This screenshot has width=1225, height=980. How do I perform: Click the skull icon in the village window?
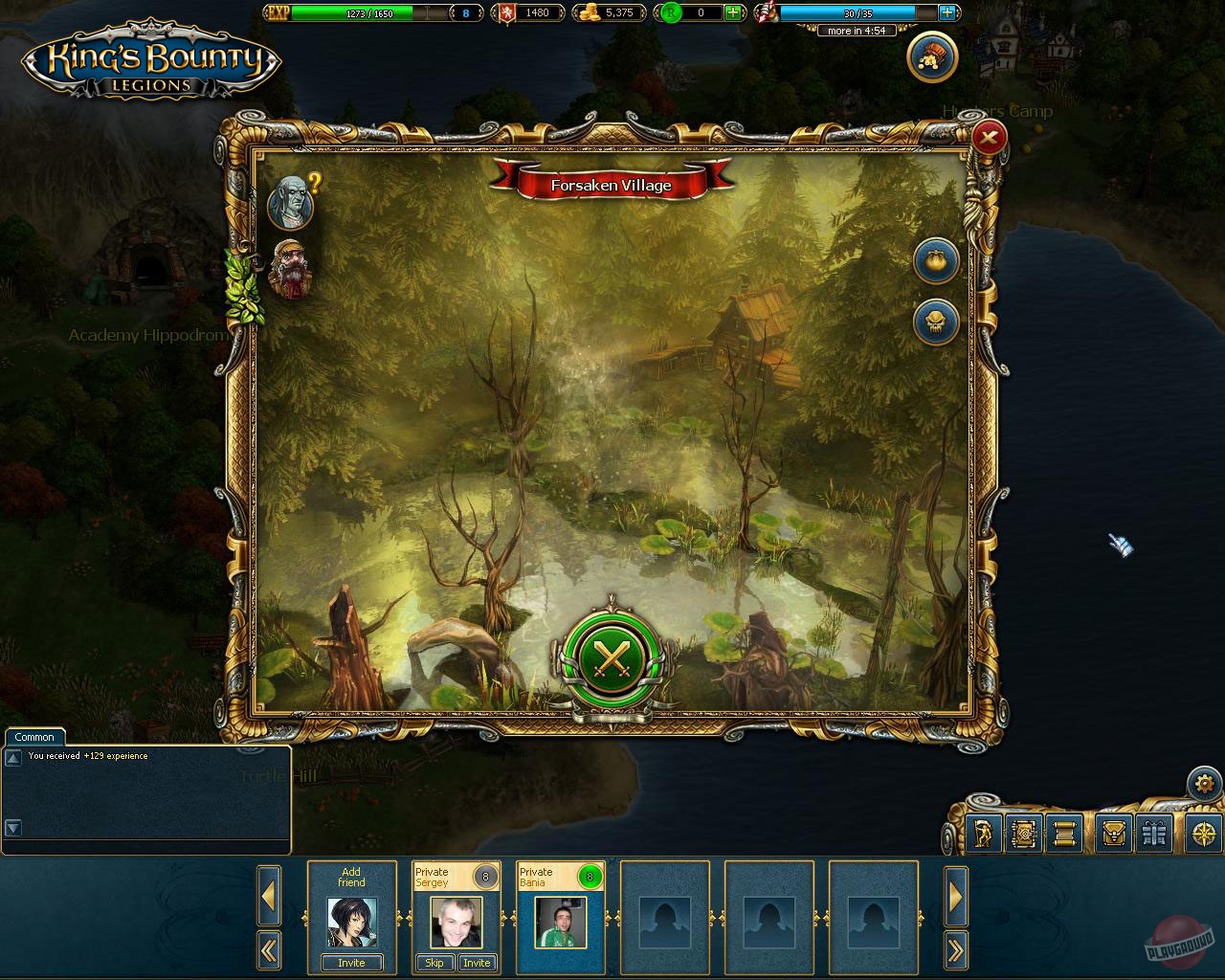936,322
